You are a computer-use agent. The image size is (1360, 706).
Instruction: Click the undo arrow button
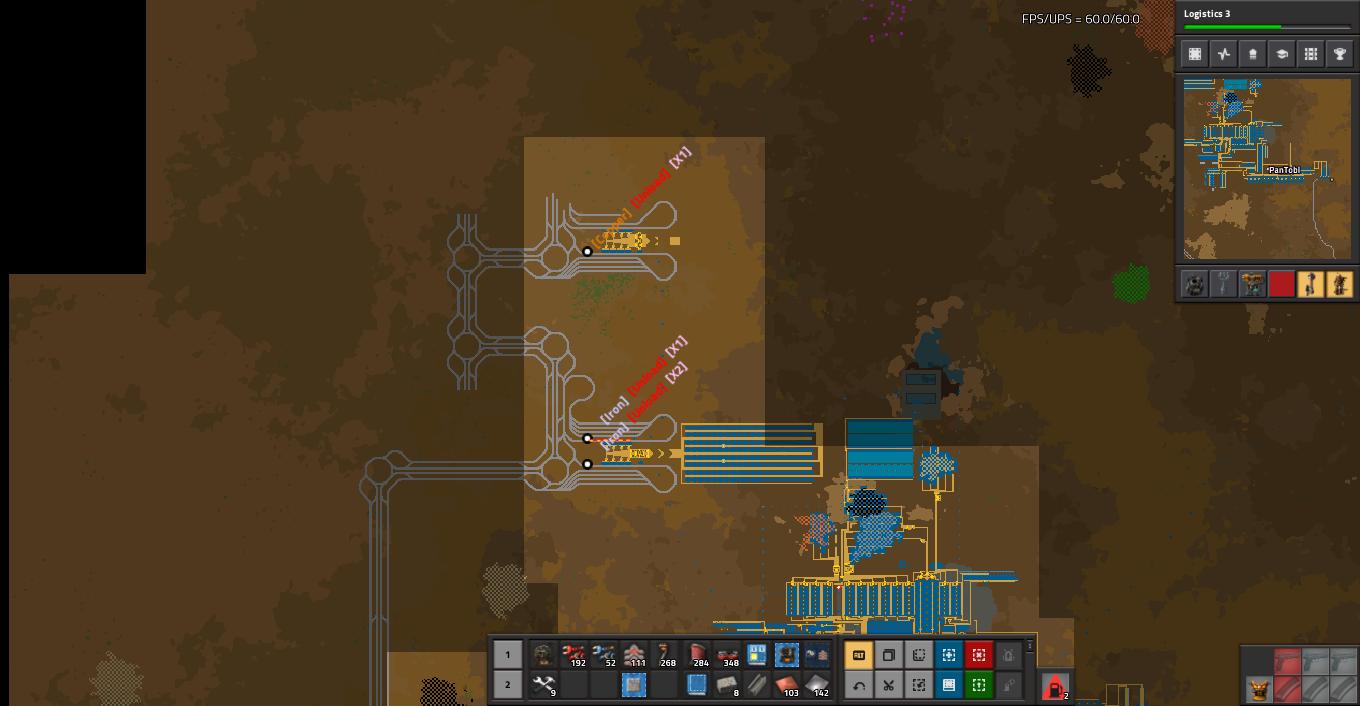pyautogui.click(x=858, y=685)
